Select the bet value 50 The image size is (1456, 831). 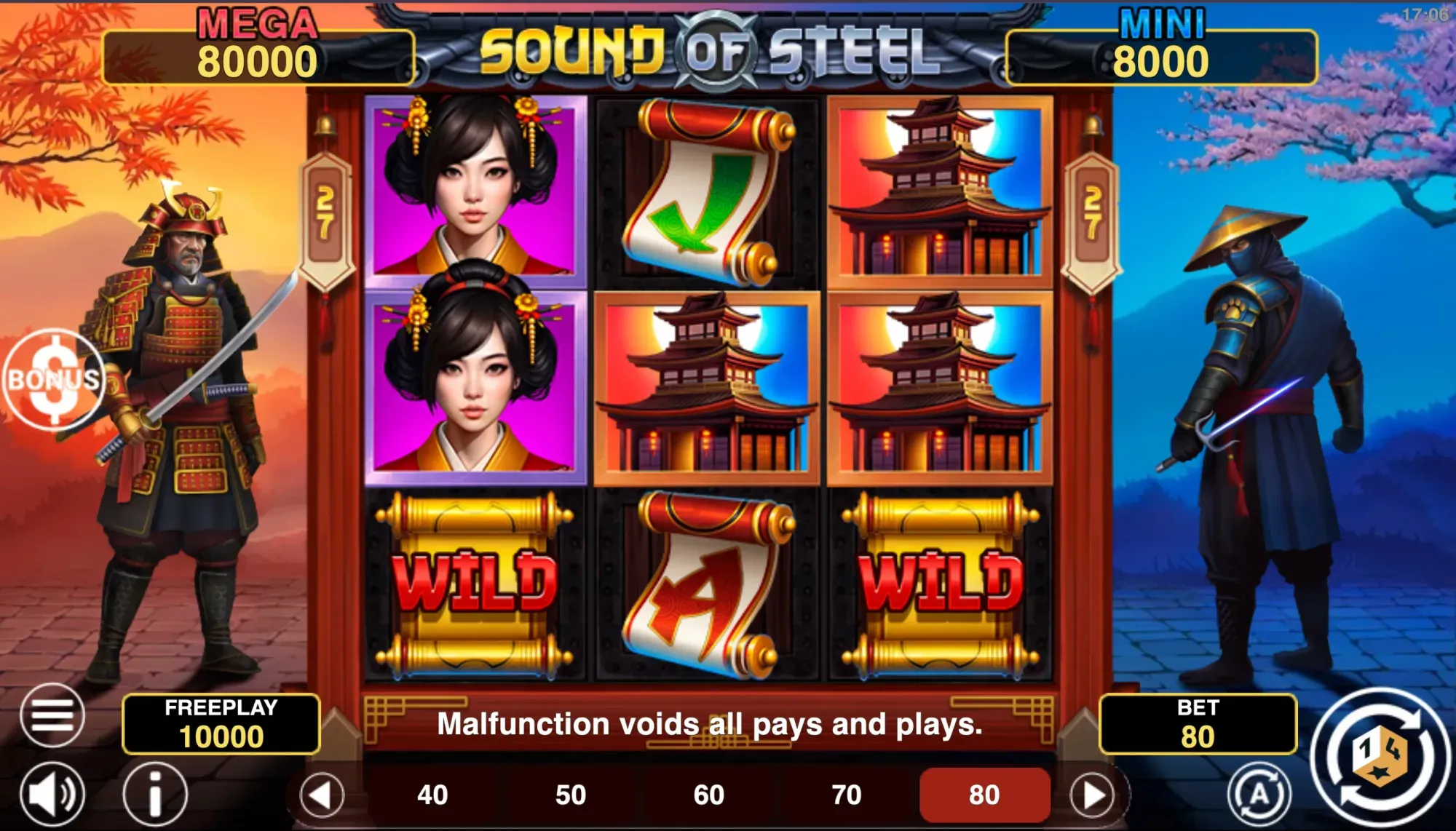(569, 795)
